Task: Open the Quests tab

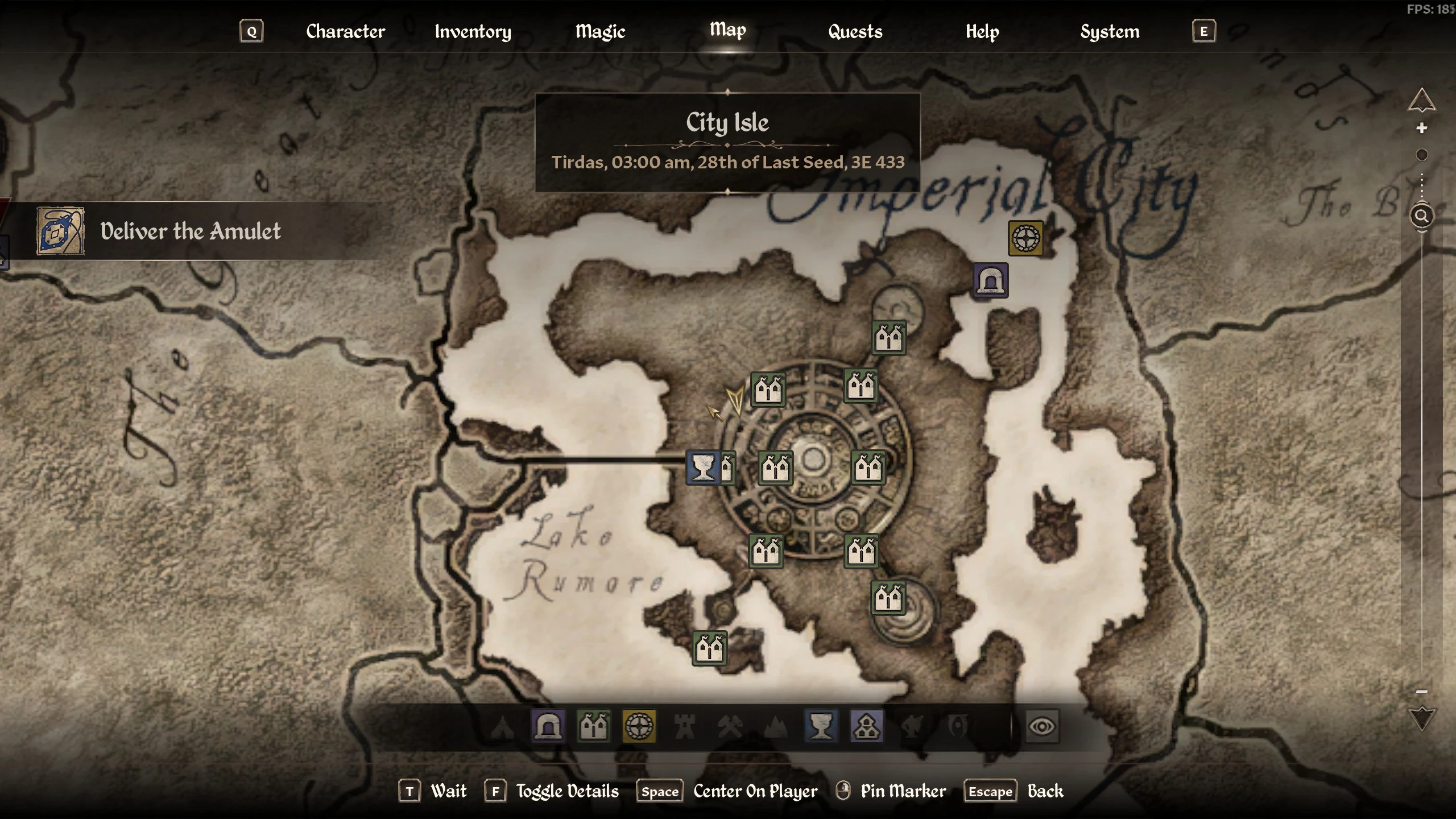Action: pyautogui.click(x=855, y=31)
